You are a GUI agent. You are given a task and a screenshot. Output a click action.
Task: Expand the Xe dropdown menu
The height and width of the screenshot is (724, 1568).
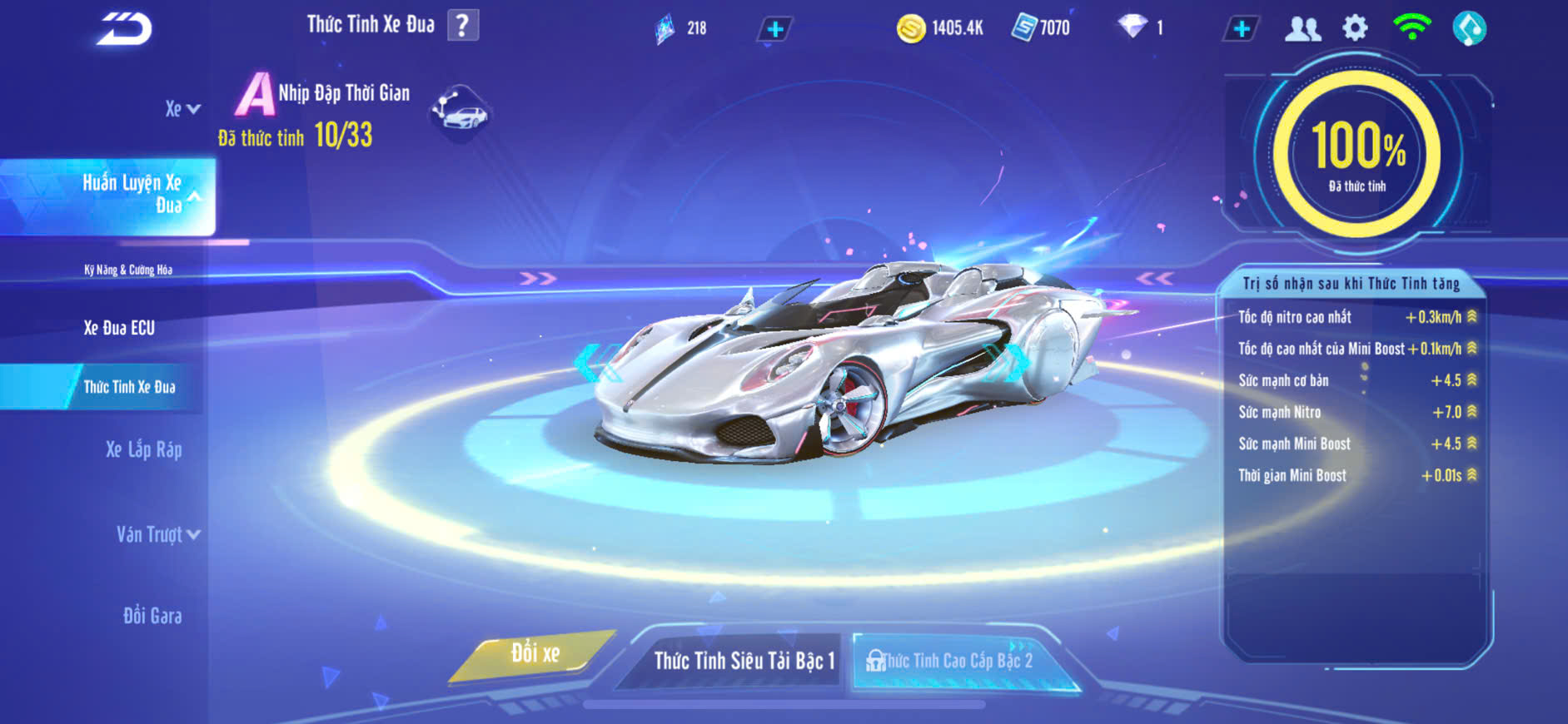[x=182, y=109]
